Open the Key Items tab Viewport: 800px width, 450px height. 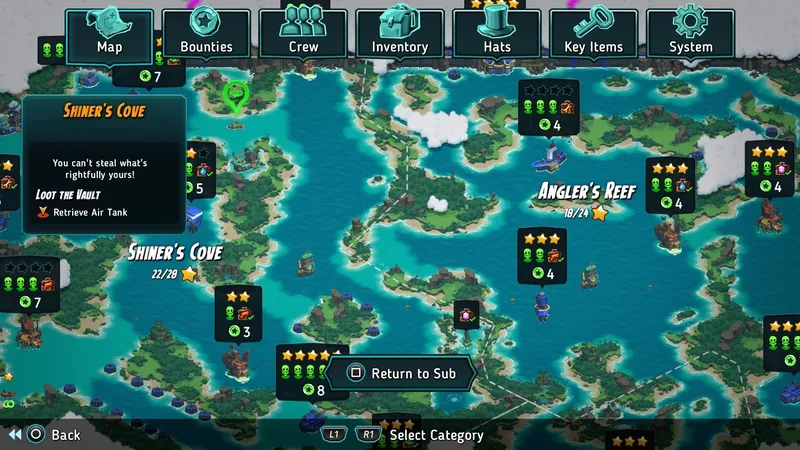pyautogui.click(x=594, y=33)
